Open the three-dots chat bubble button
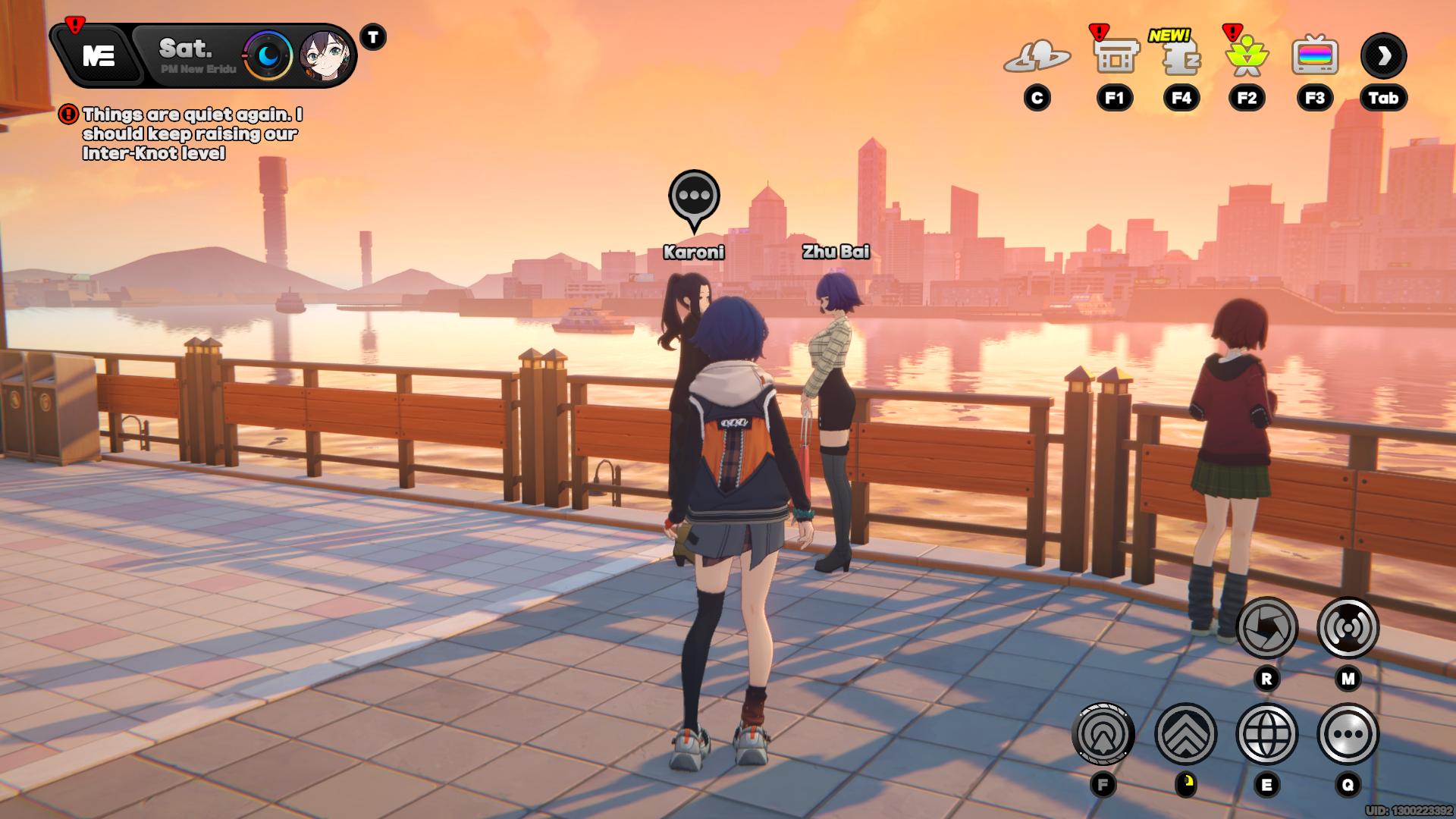Viewport: 1456px width, 819px height. [1348, 734]
